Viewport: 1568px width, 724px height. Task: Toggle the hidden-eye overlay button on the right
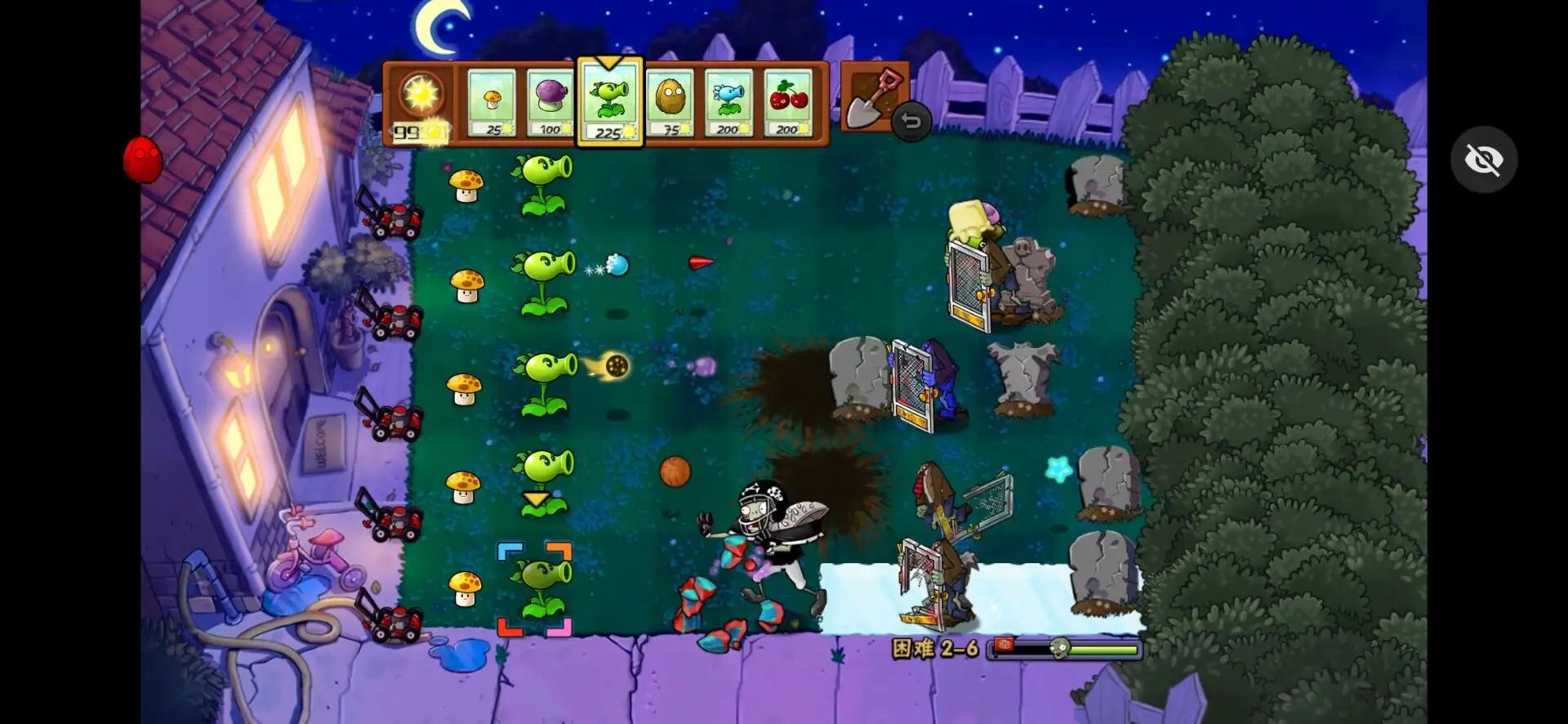pos(1485,159)
